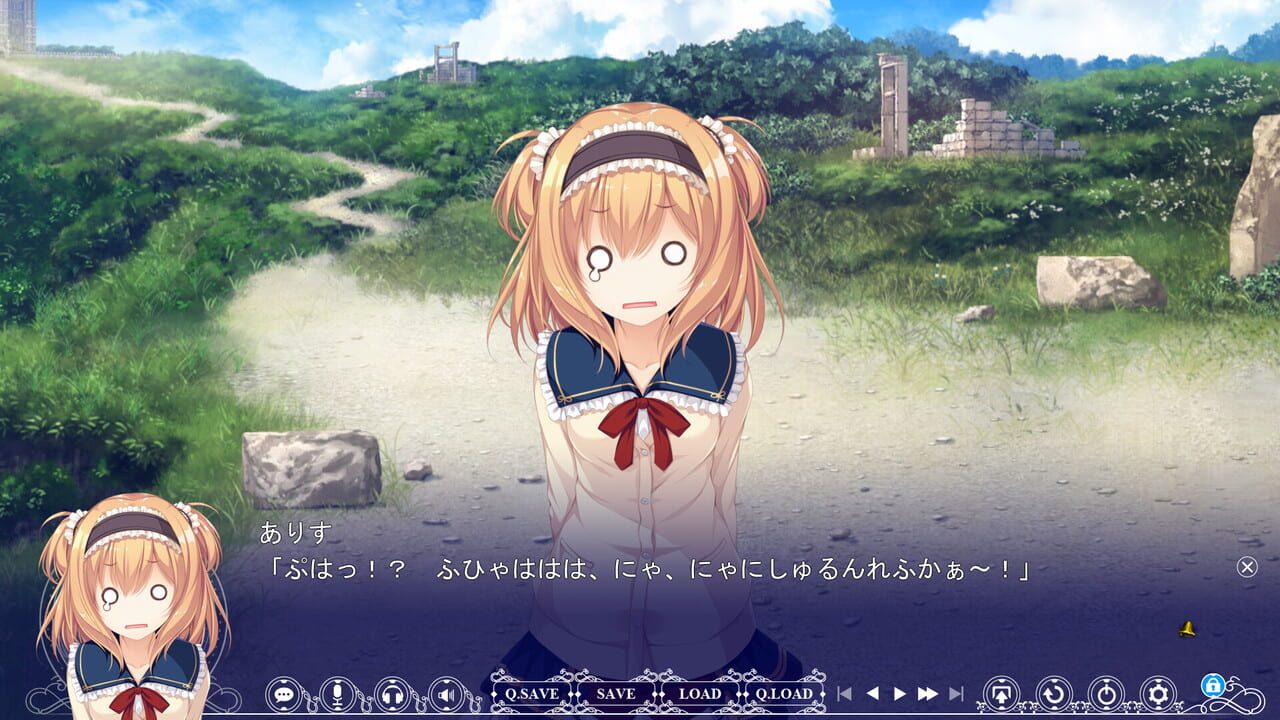This screenshot has height=720, width=1280.
Task: Open the SAVE menu
Action: 616,692
